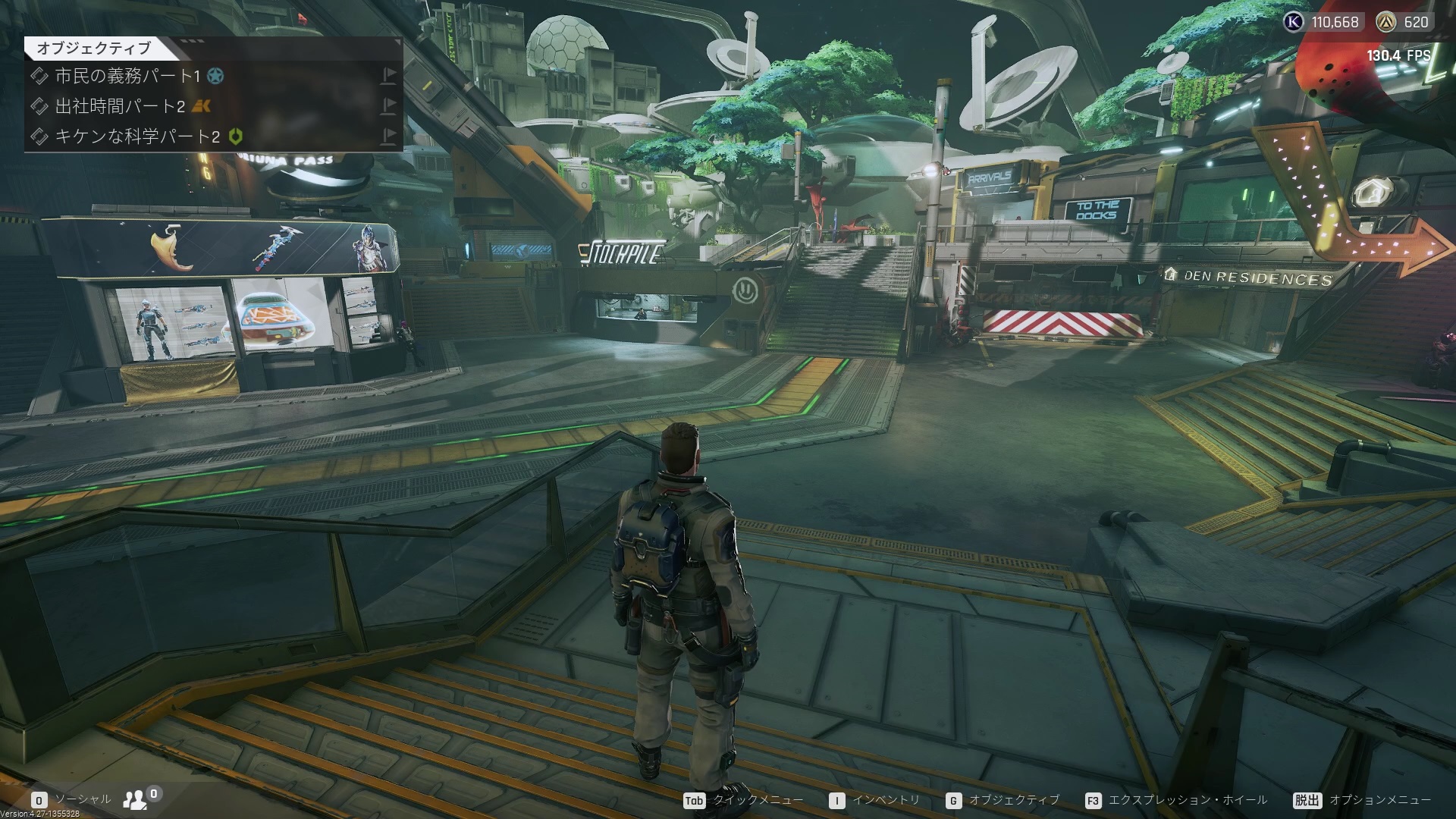Toggle the flag beside 出社時間パート2
Screen dimensions: 1456x819
[x=388, y=105]
